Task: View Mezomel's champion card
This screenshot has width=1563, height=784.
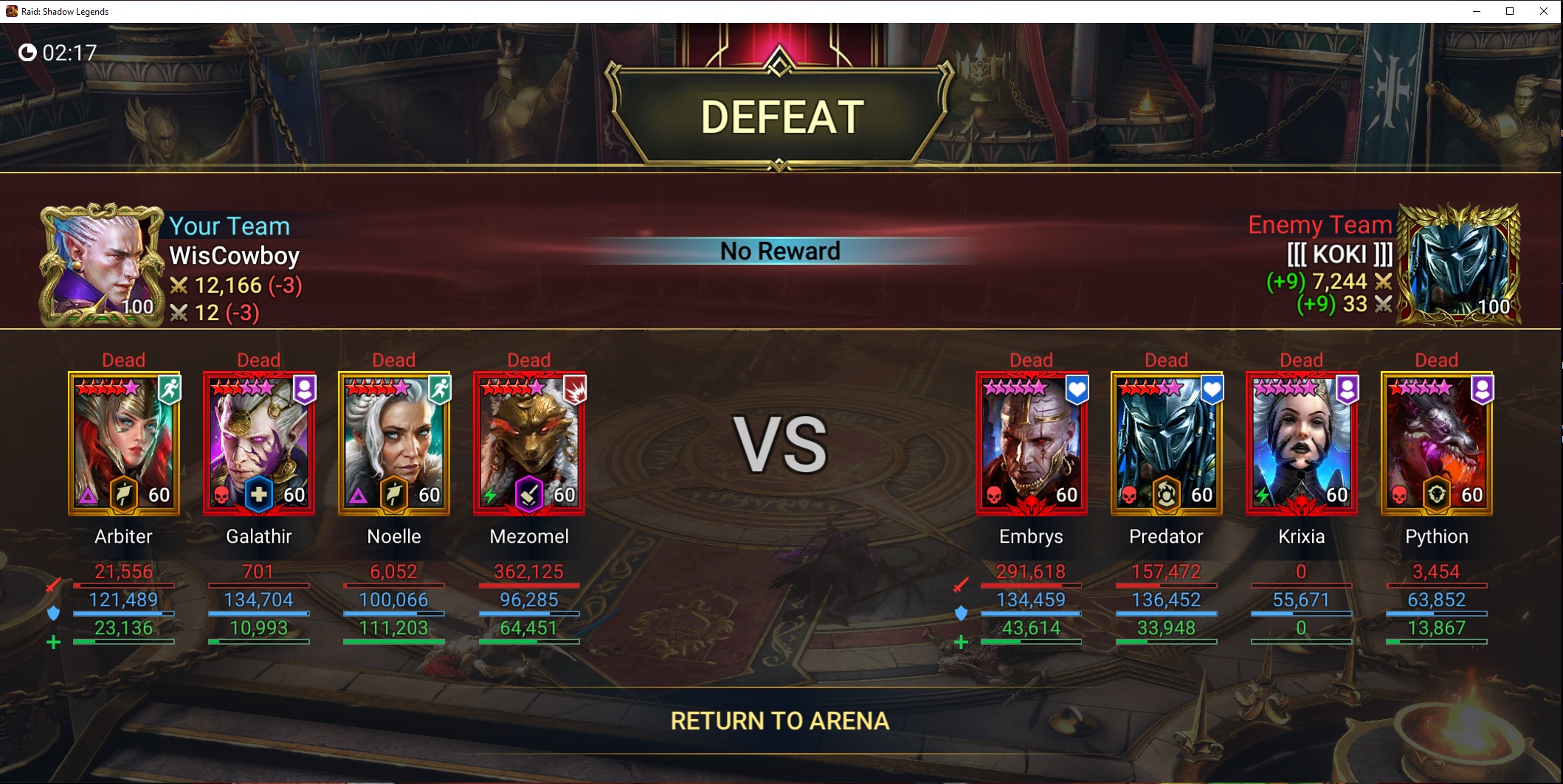Action: [x=529, y=443]
